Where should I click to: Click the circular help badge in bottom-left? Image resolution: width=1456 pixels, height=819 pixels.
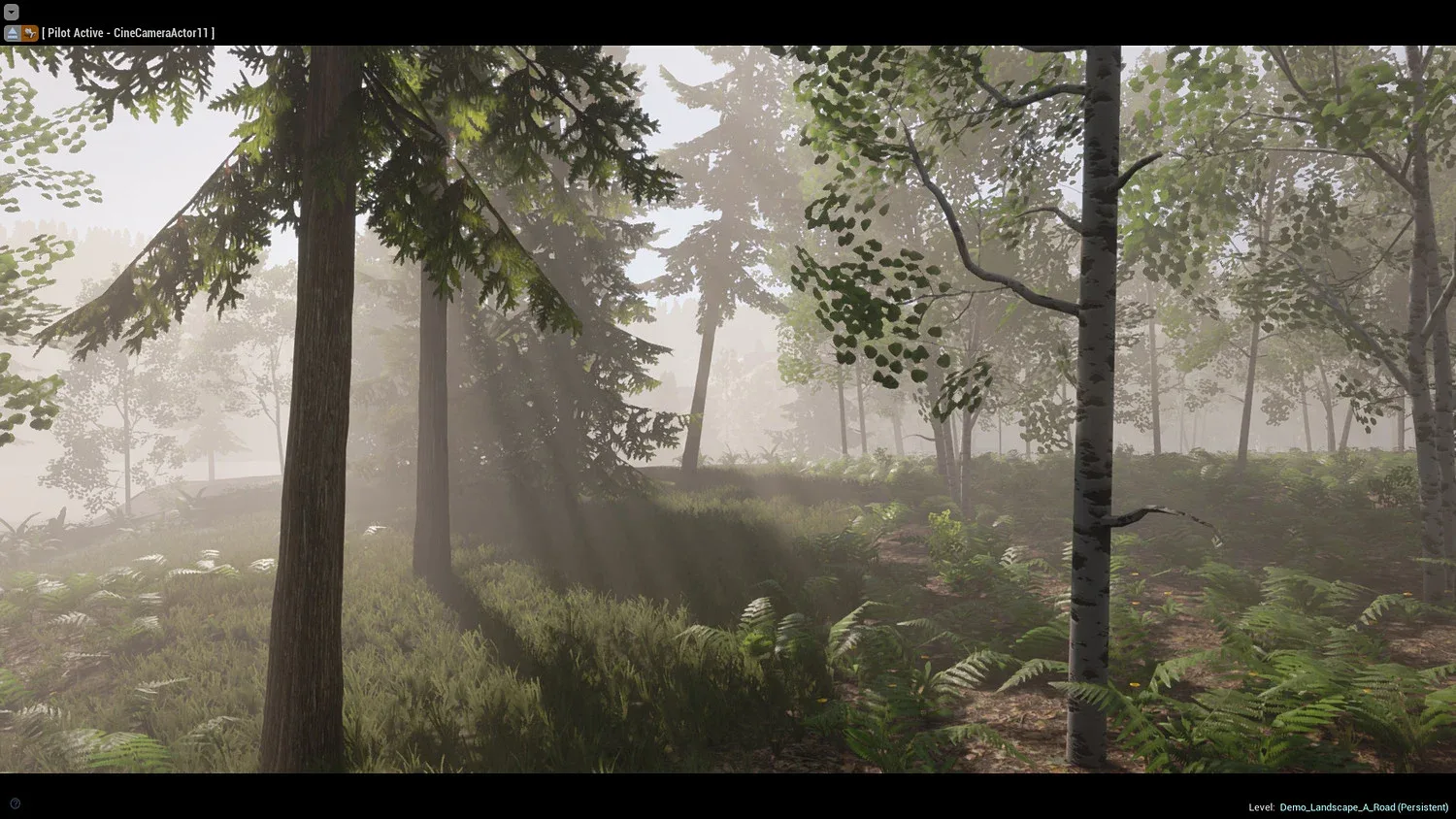point(15,803)
